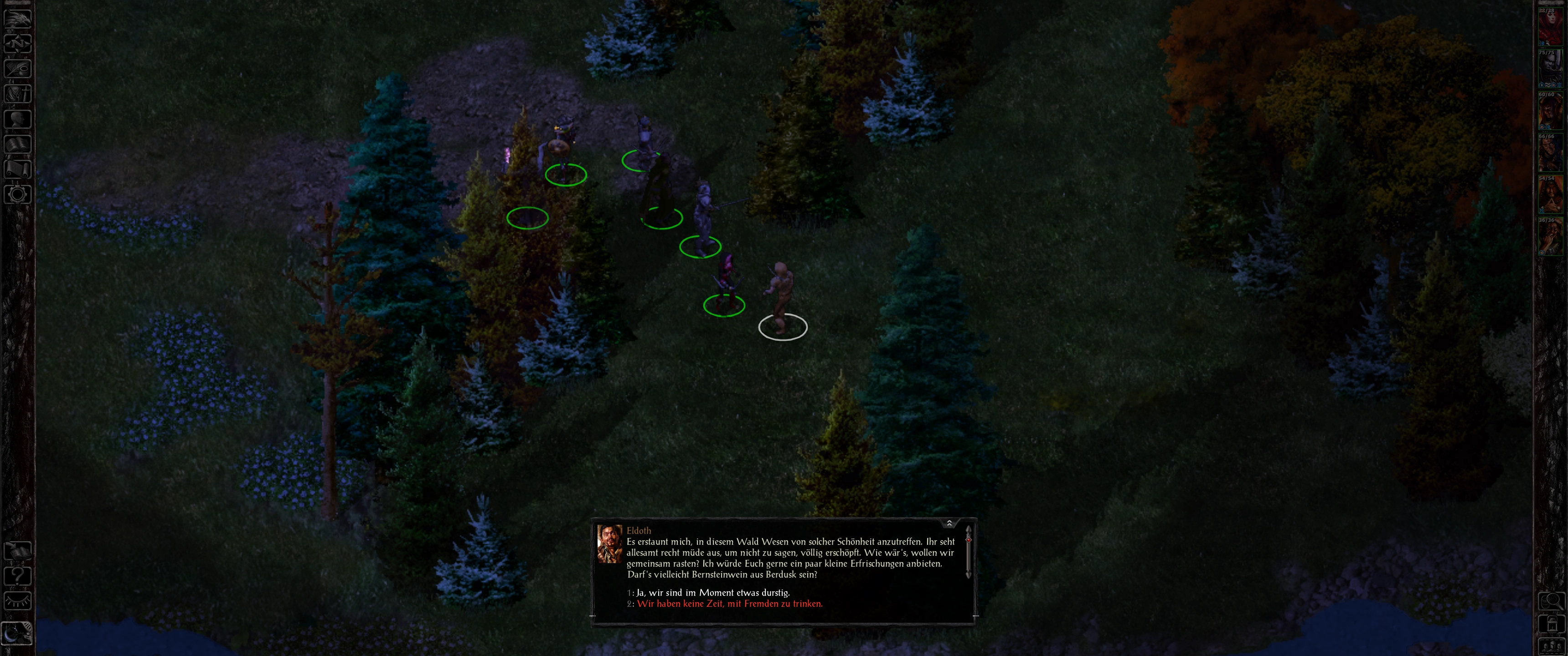Open the area map compass icon

[18, 43]
